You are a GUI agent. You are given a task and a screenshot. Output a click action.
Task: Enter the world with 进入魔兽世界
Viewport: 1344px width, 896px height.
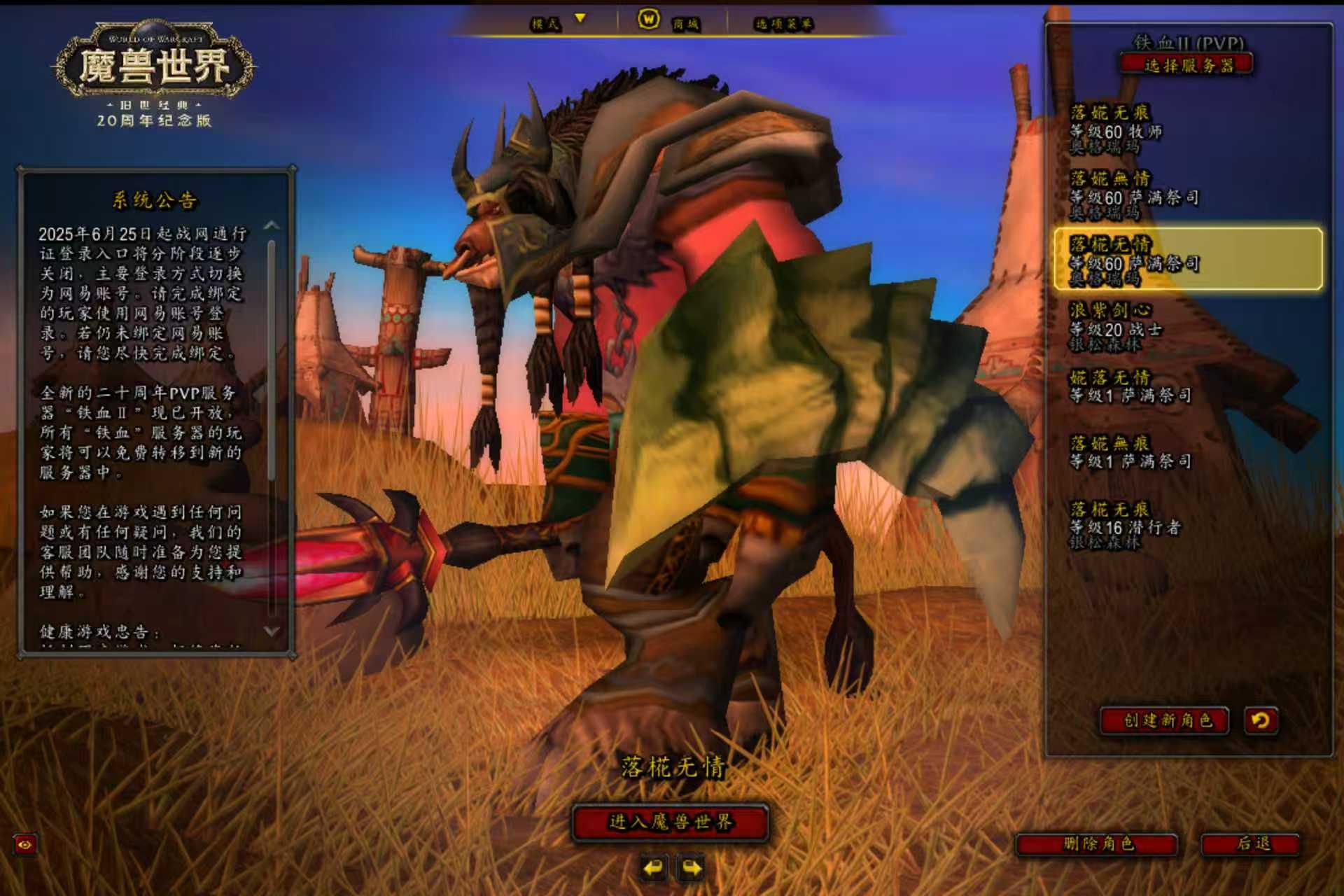click(670, 822)
